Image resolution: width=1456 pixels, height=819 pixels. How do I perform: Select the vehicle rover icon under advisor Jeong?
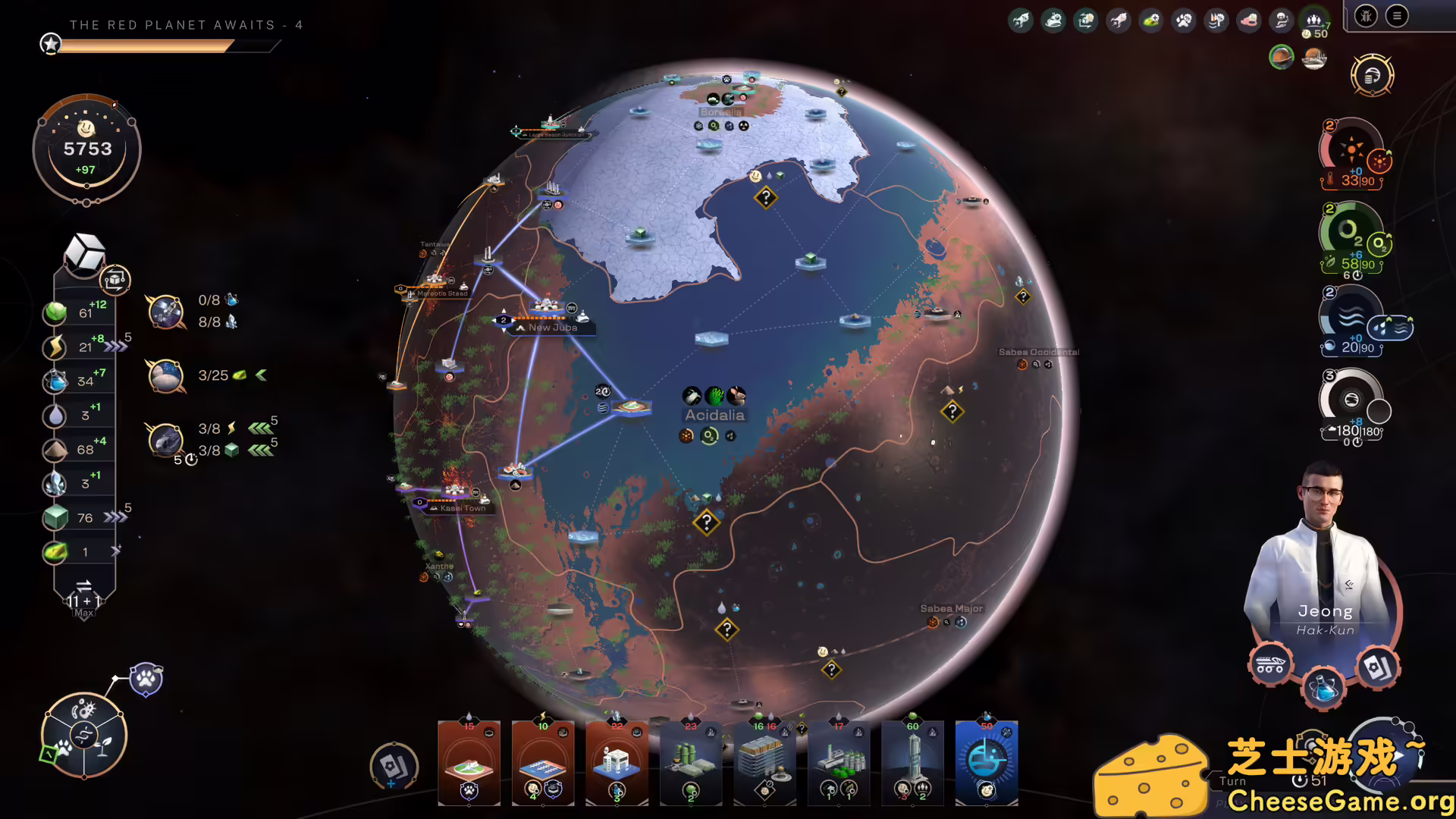1270,662
